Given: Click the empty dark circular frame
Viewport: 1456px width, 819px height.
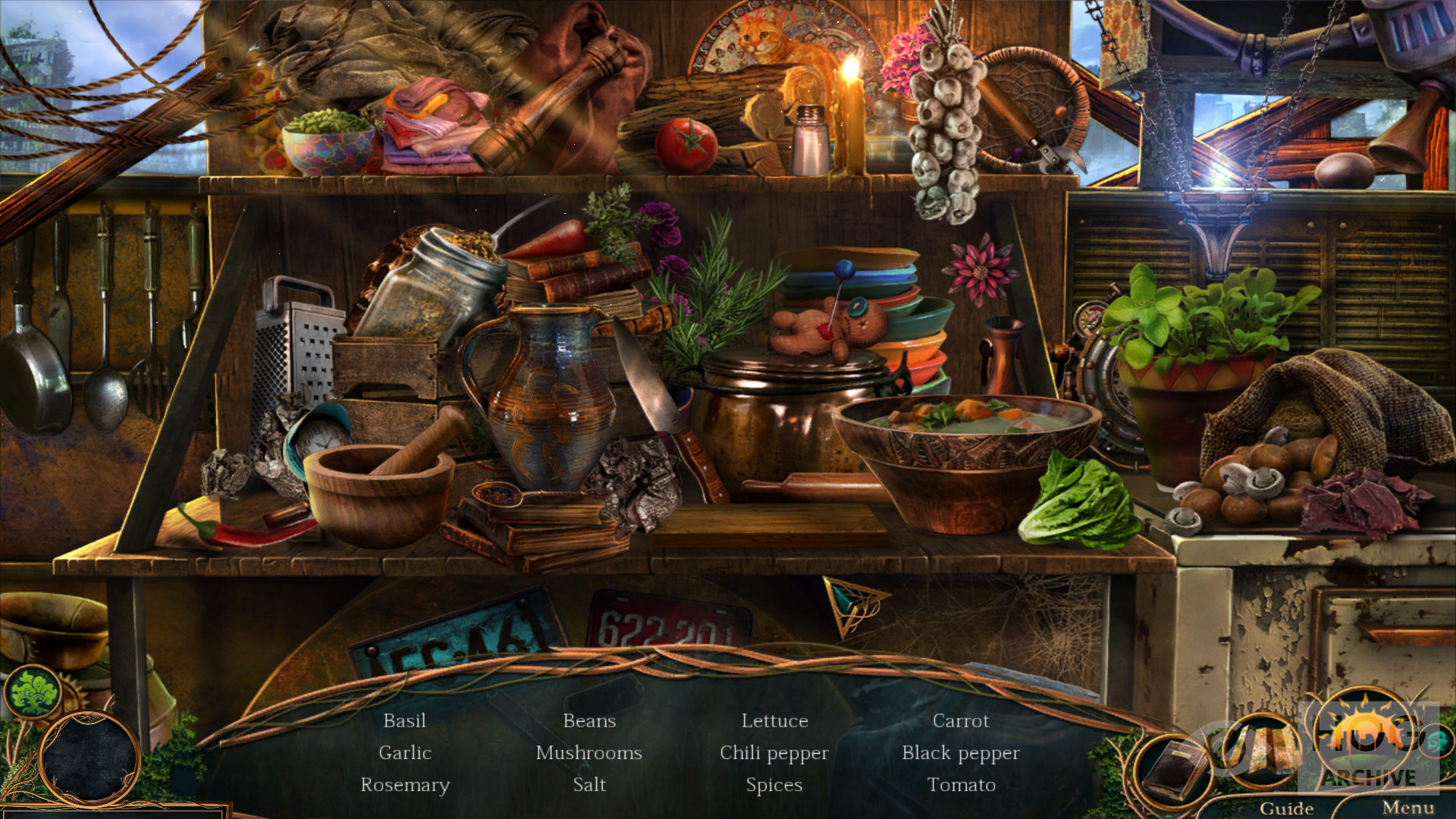Looking at the screenshot, I should pos(89,758).
